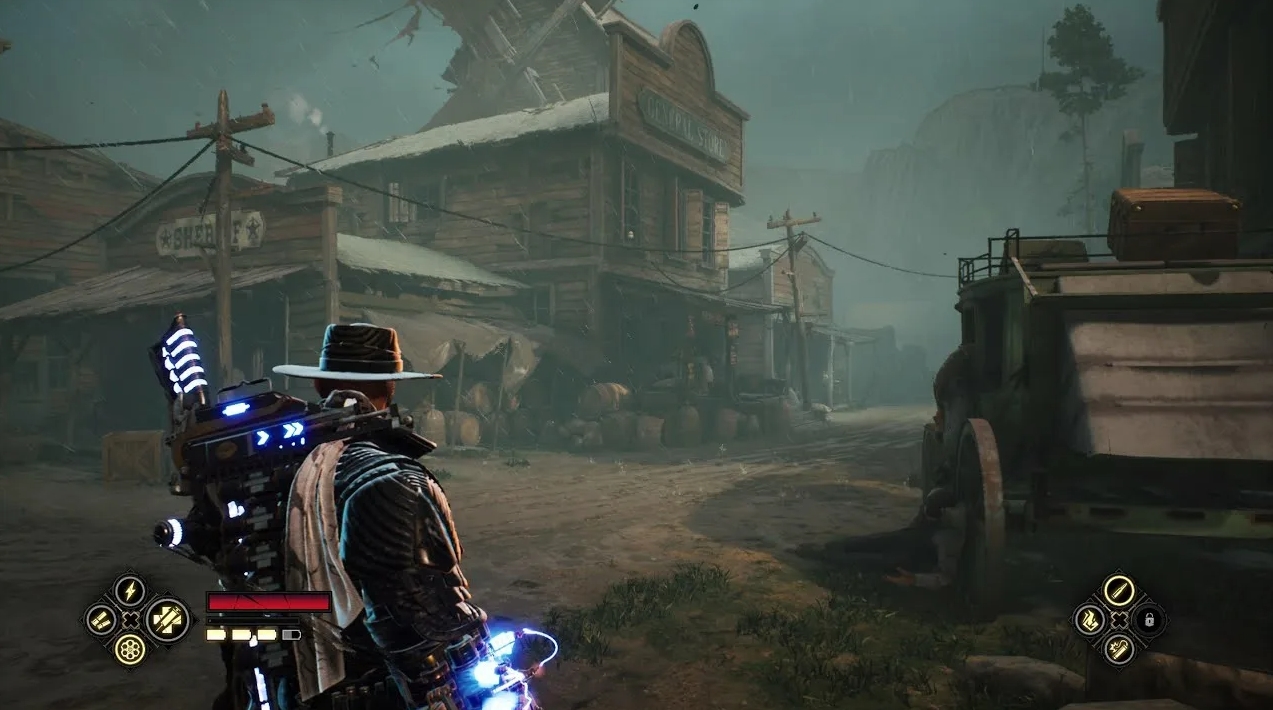Use the healing syringe cross icon
The width and height of the screenshot is (1273, 710).
tap(167, 620)
